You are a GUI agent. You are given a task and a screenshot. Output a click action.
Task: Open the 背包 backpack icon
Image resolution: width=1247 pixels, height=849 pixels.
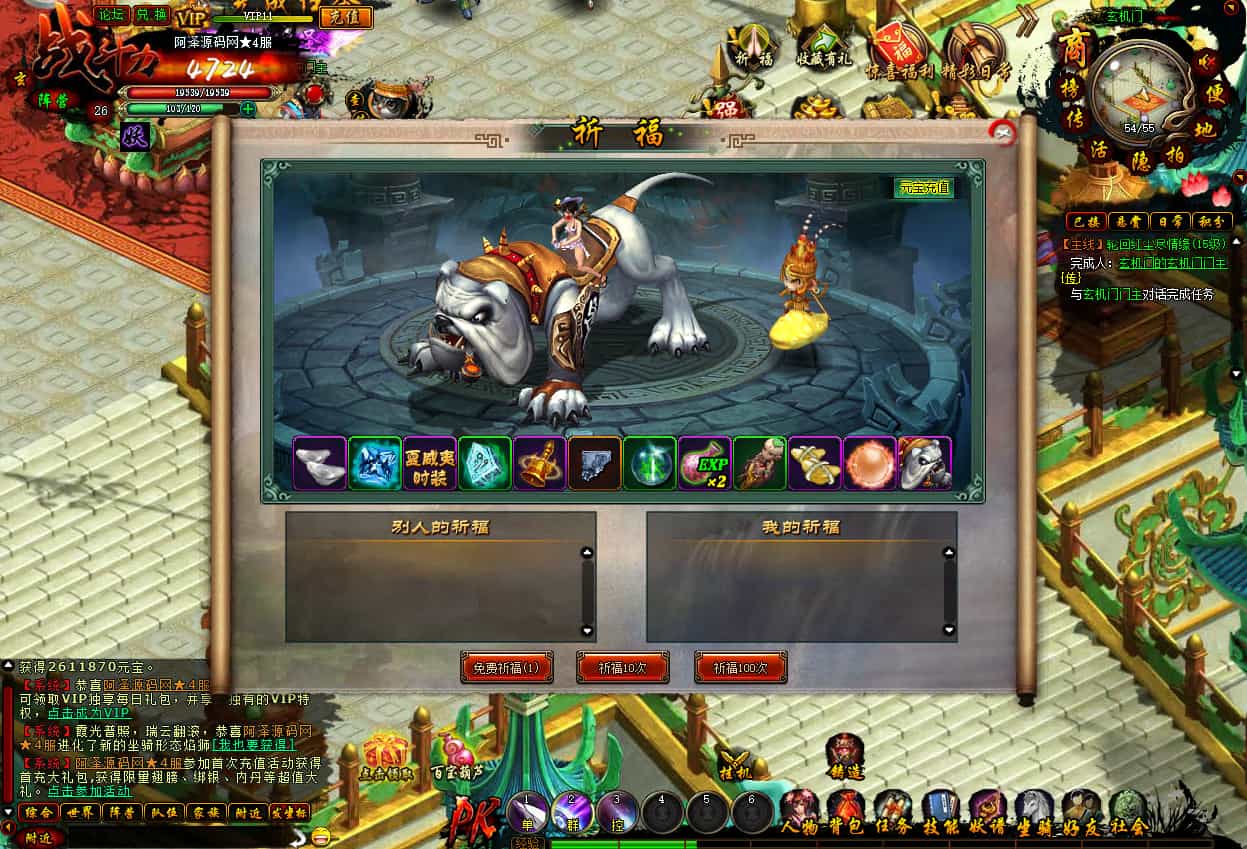846,806
